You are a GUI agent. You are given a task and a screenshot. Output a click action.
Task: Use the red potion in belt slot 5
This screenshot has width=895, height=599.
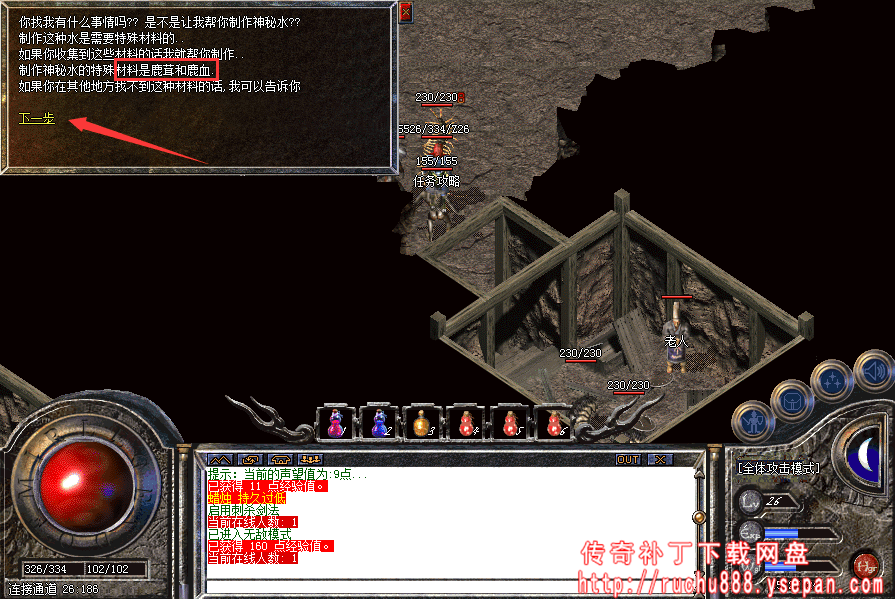510,424
